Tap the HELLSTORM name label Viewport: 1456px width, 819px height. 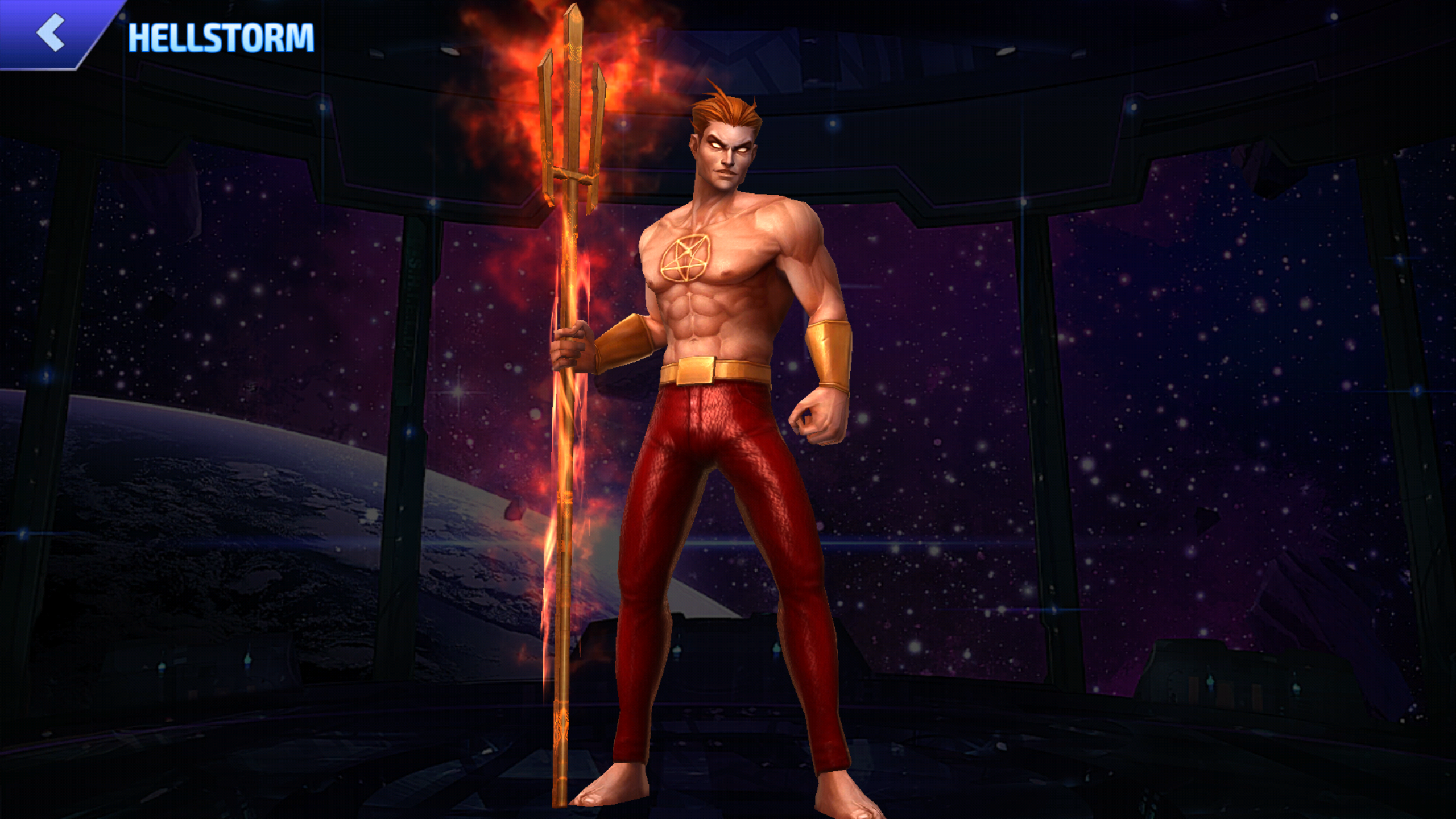tap(219, 37)
